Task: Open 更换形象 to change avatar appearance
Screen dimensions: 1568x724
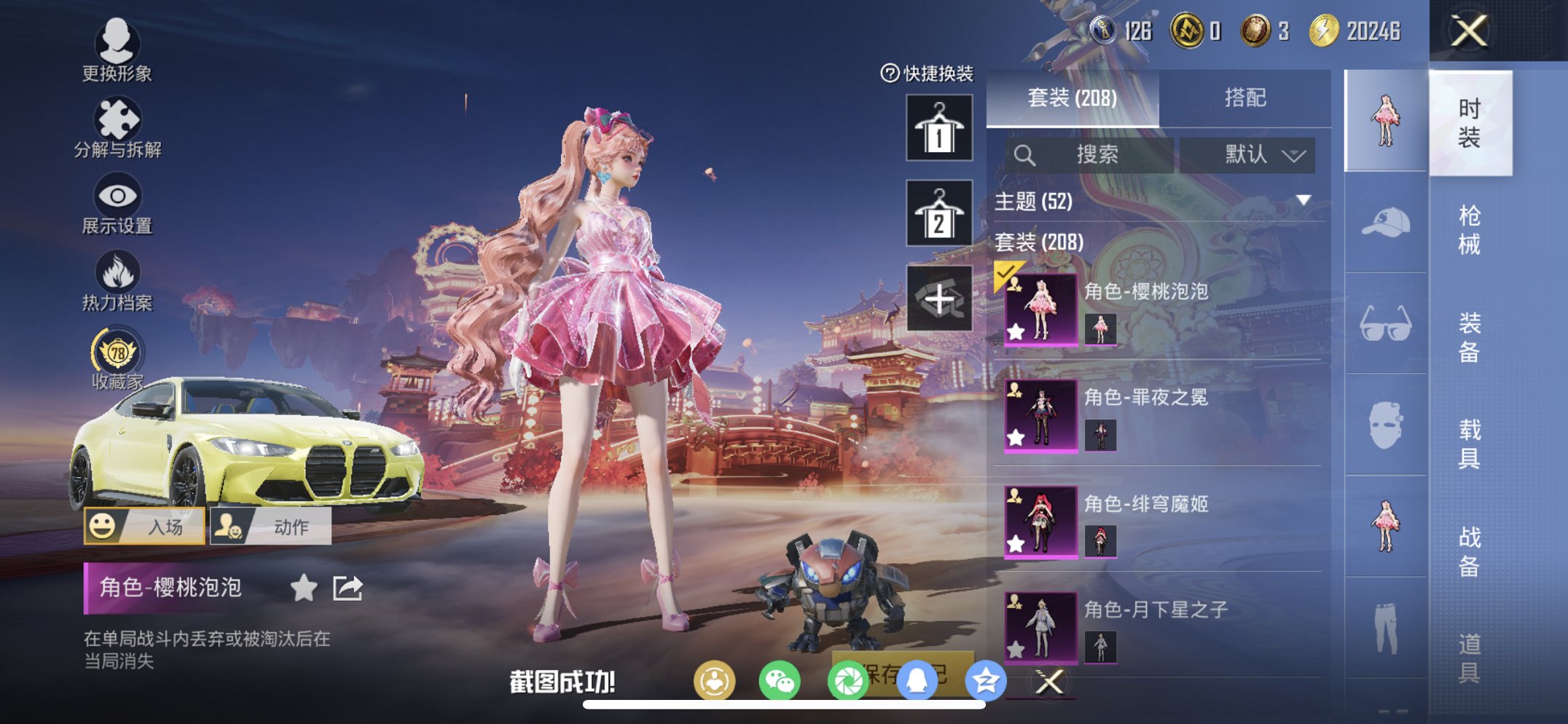Action: pyautogui.click(x=117, y=51)
